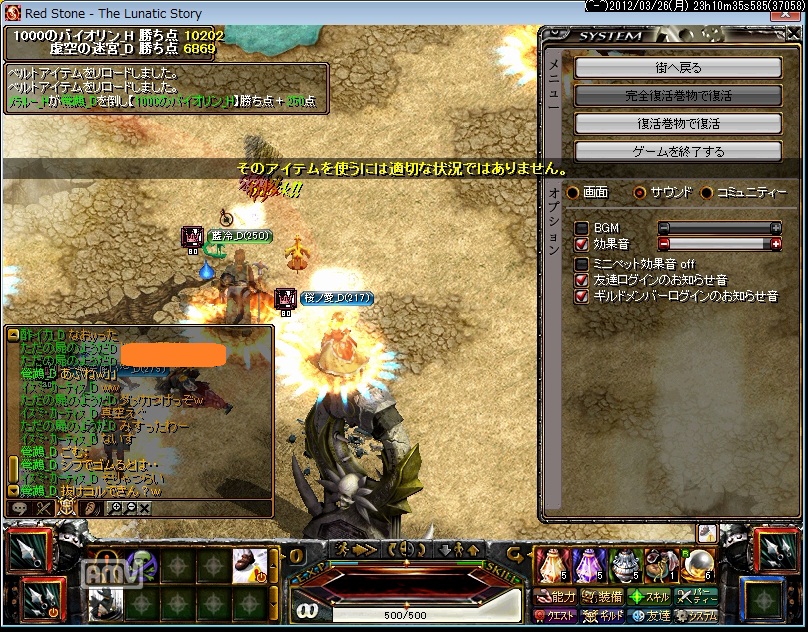This screenshot has height=632, width=808.
Task: Select the 画面 option radio button
Action: [572, 192]
